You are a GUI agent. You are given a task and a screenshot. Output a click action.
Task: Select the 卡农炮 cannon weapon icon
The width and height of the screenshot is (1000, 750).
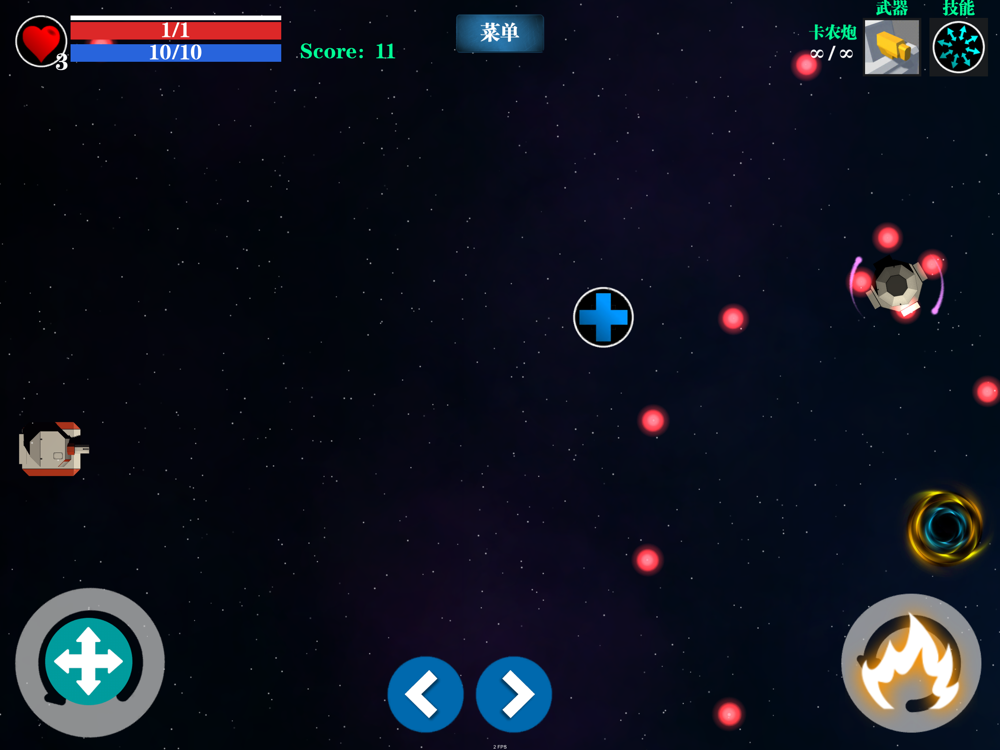(x=891, y=47)
